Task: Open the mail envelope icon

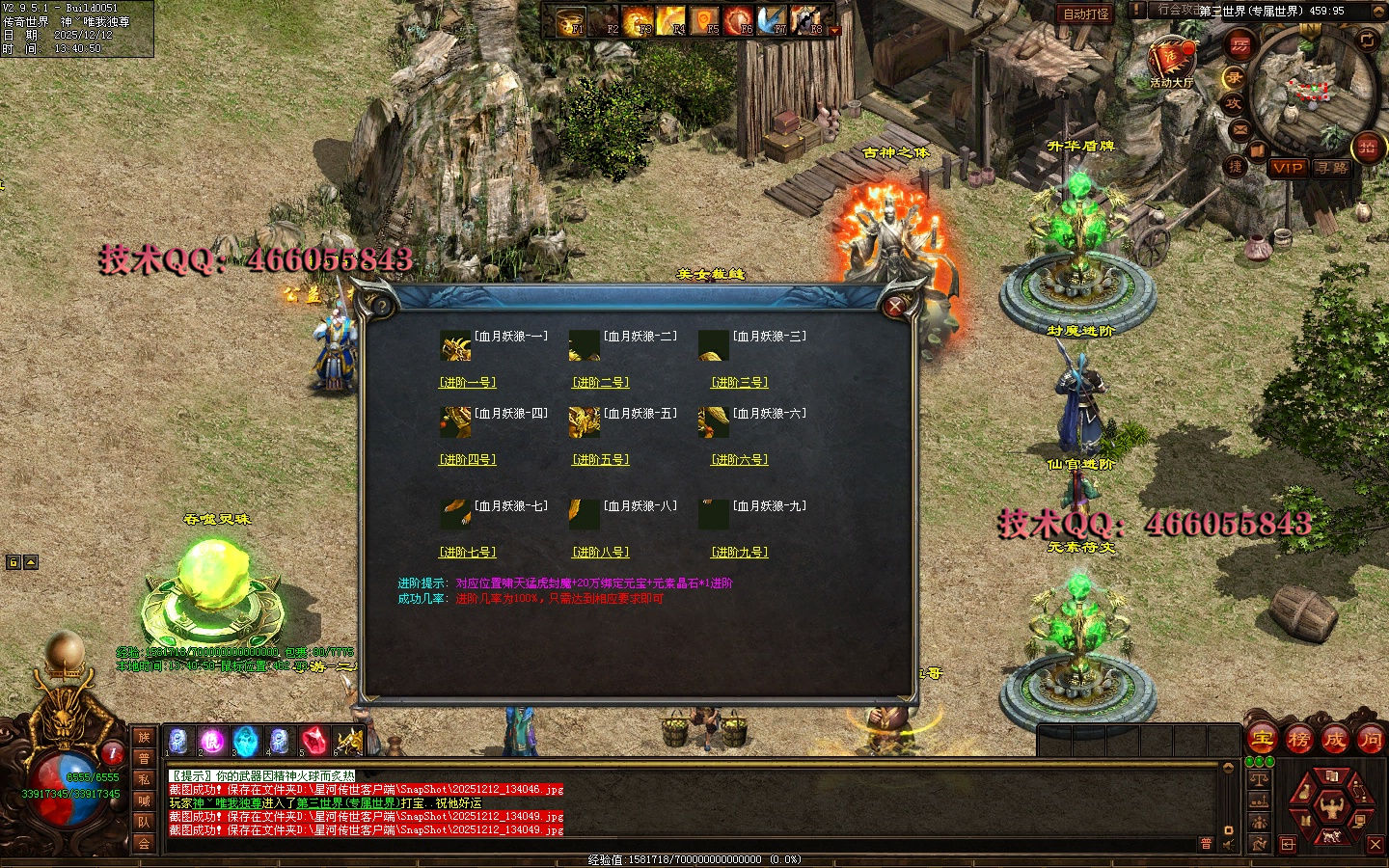Action: [1239, 129]
